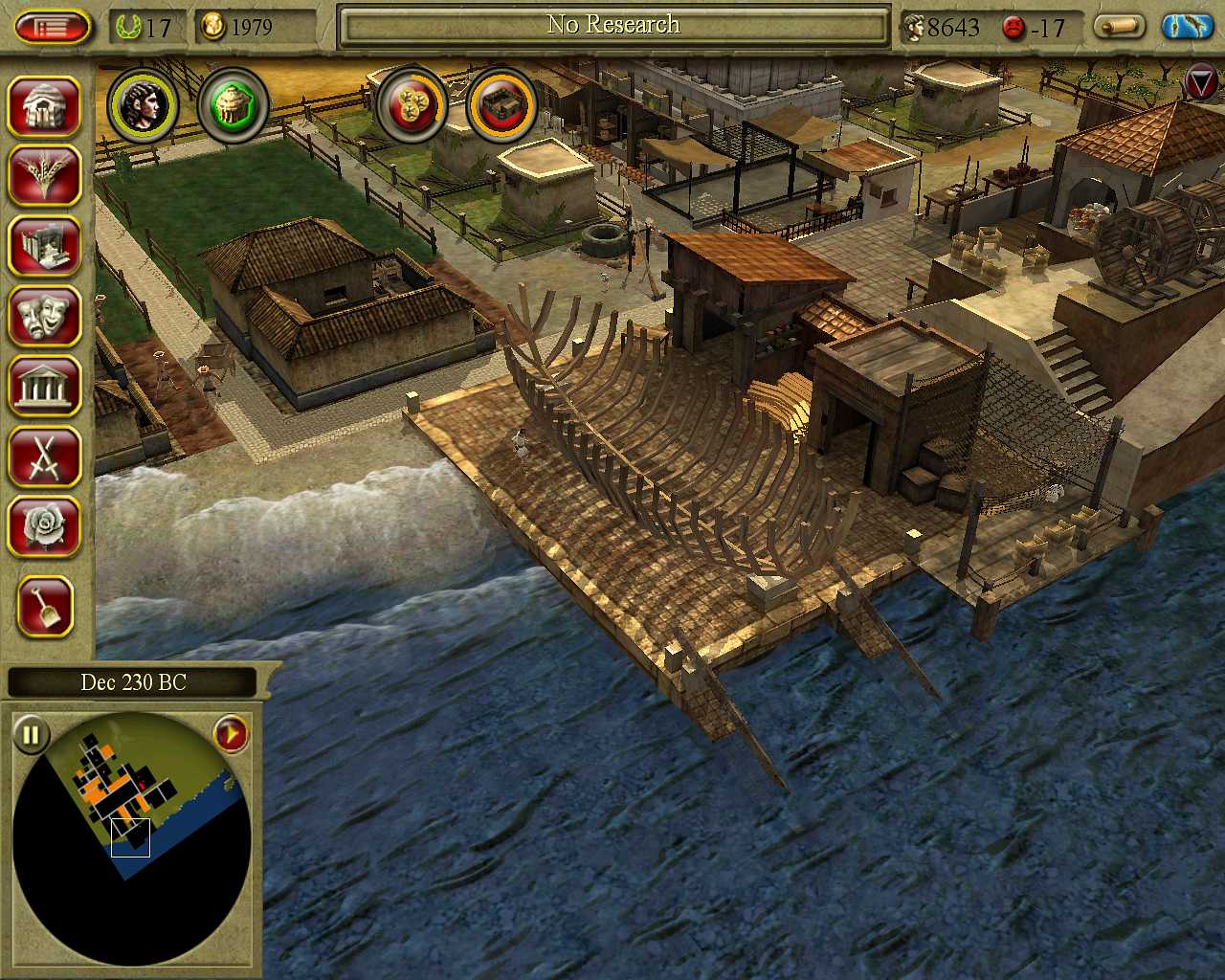
Task: Open the rose beautification category
Action: [x=44, y=526]
